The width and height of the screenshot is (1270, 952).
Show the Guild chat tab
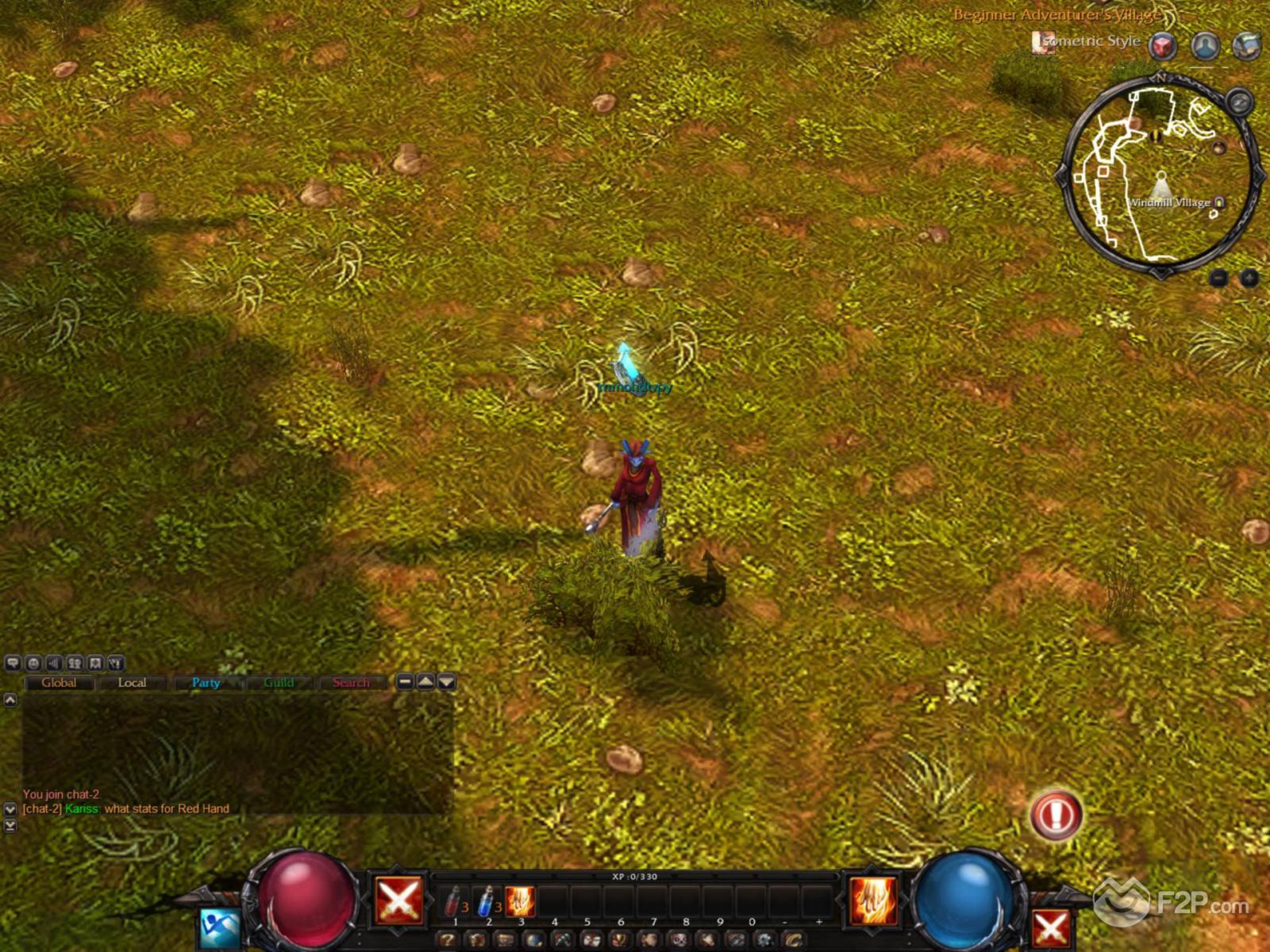coord(279,682)
